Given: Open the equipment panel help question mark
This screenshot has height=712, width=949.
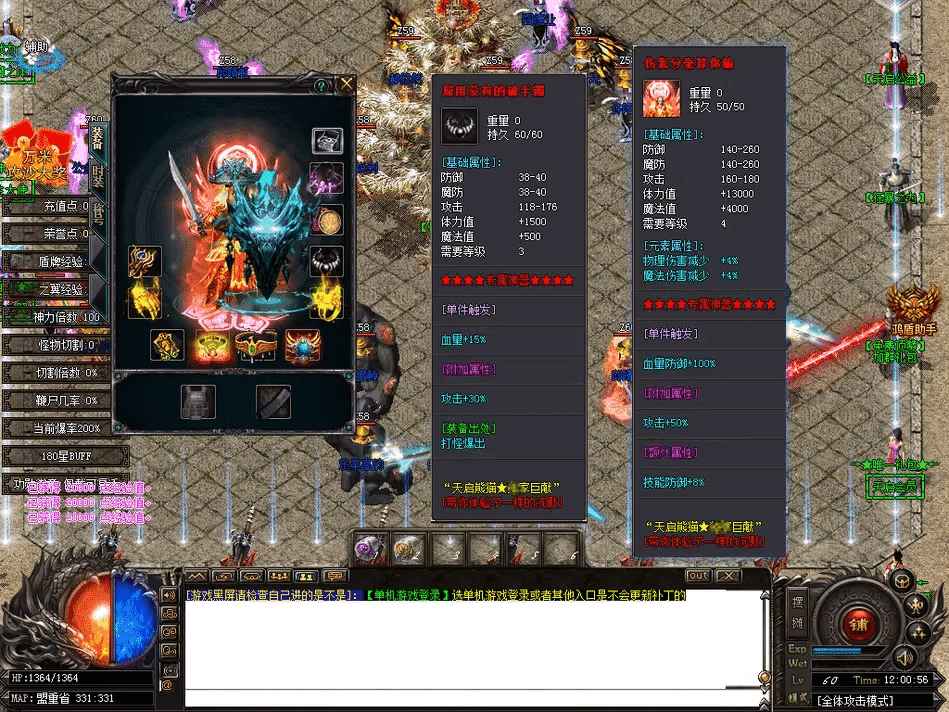Looking at the screenshot, I should 321,86.
